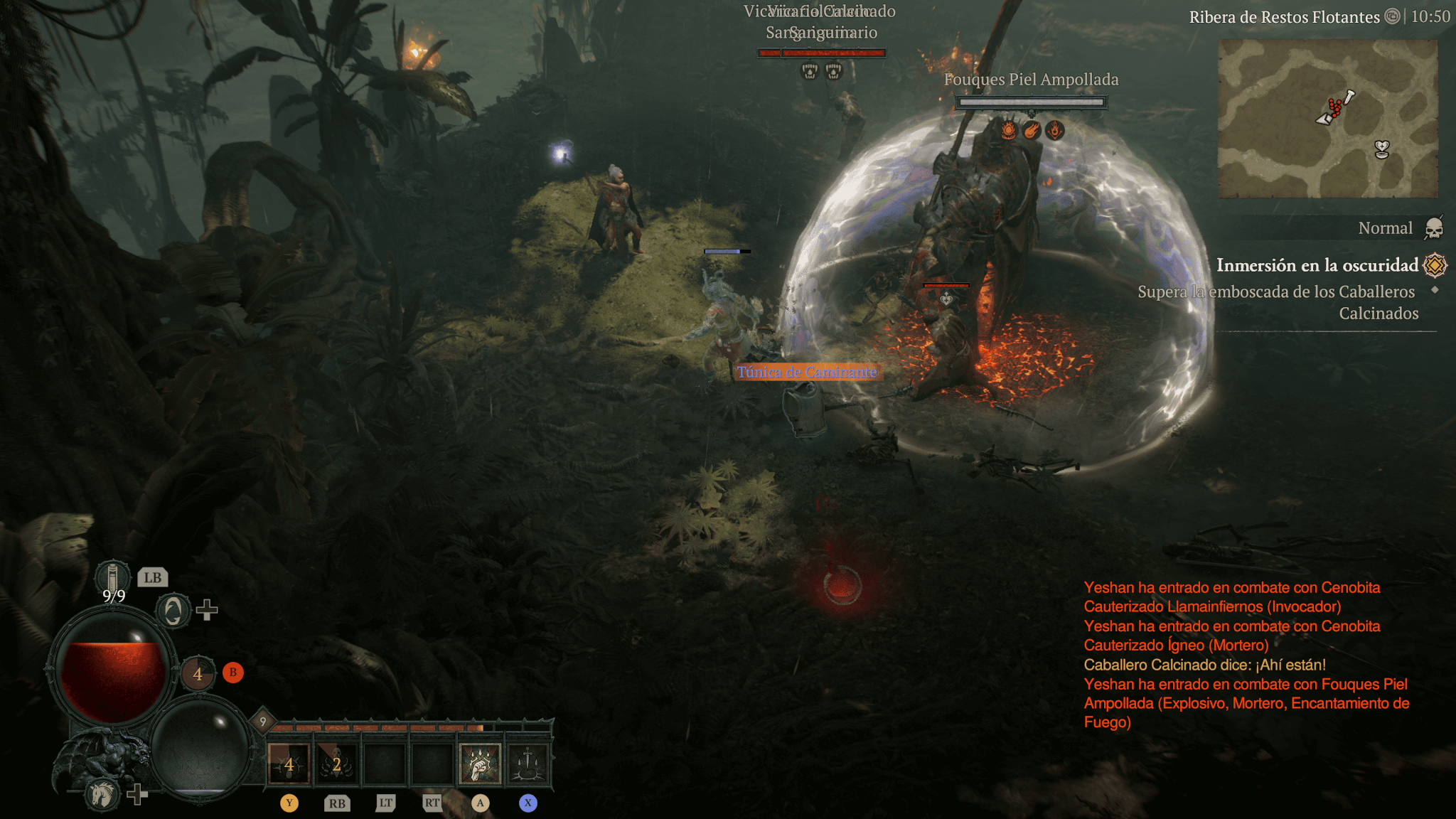The height and width of the screenshot is (819, 1456).
Task: Trigger the evade skill on cooldown 4
Action: click(x=198, y=673)
